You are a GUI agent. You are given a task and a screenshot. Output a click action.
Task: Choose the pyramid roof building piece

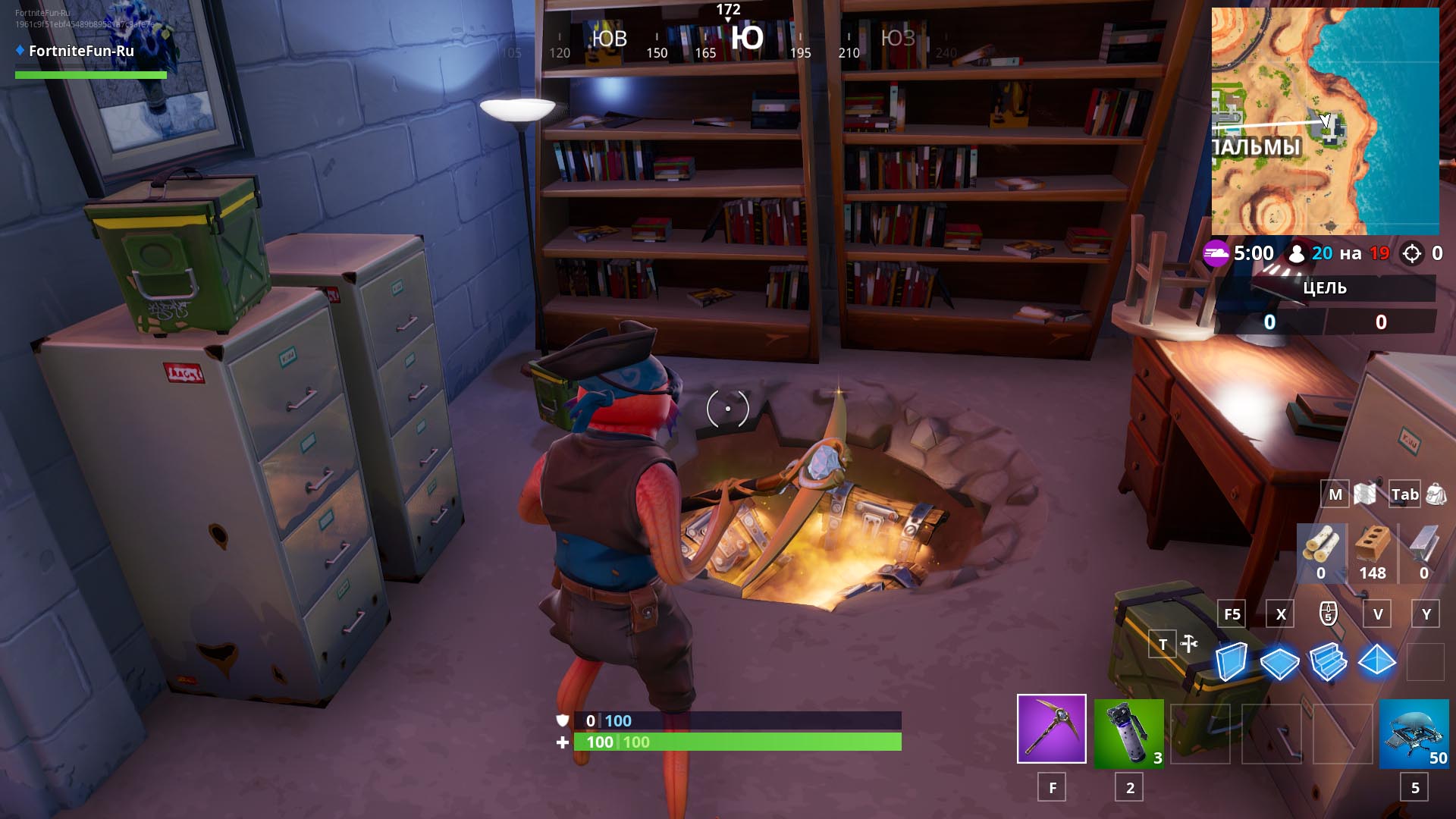(x=1376, y=661)
